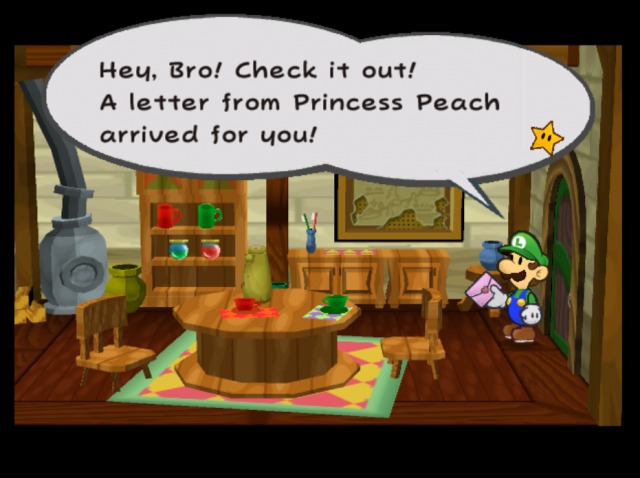Click the spinning star to continue dialogue
640x478 pixels.
coord(546,137)
